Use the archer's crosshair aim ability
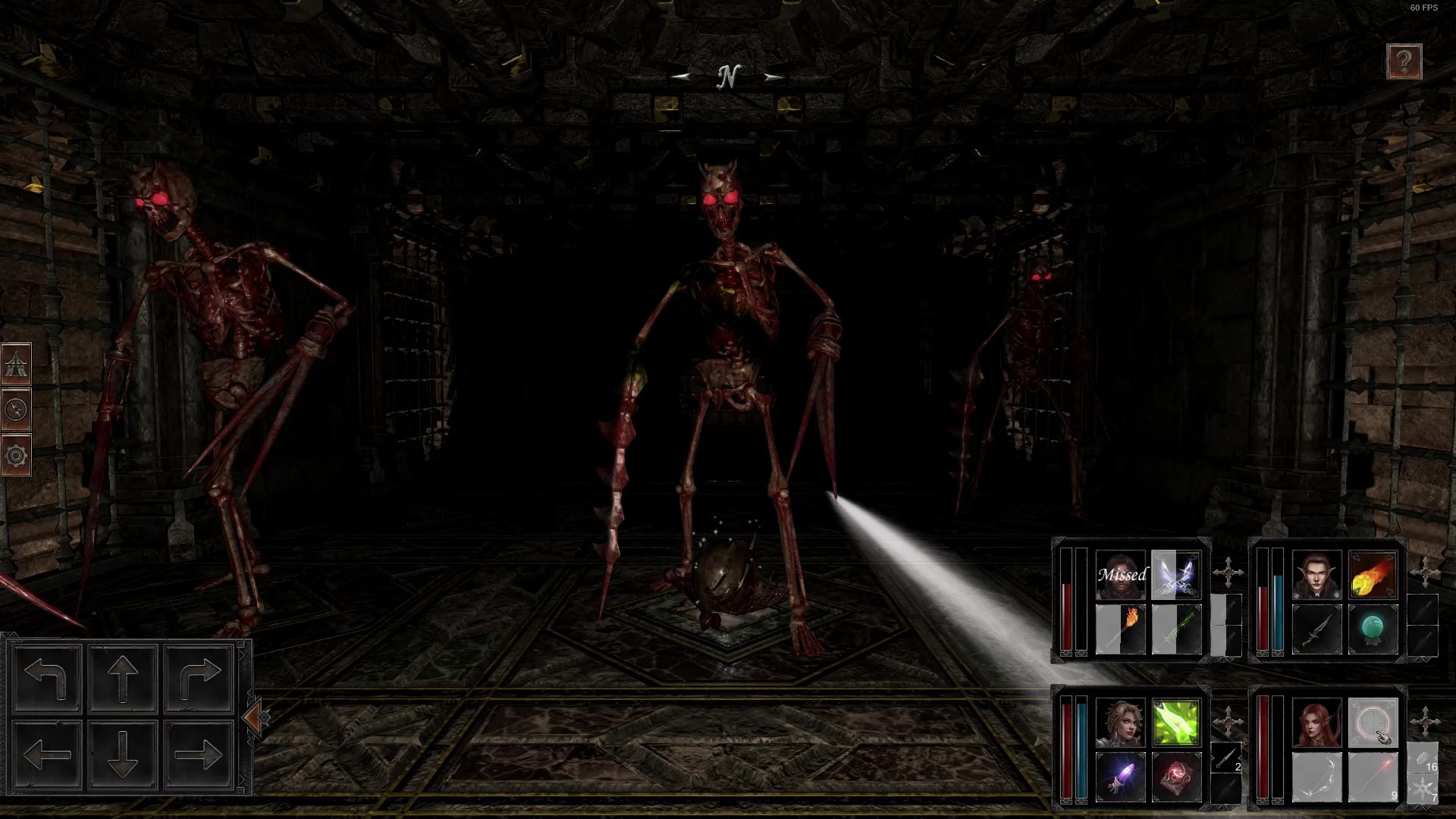1456x819 pixels. [1373, 723]
